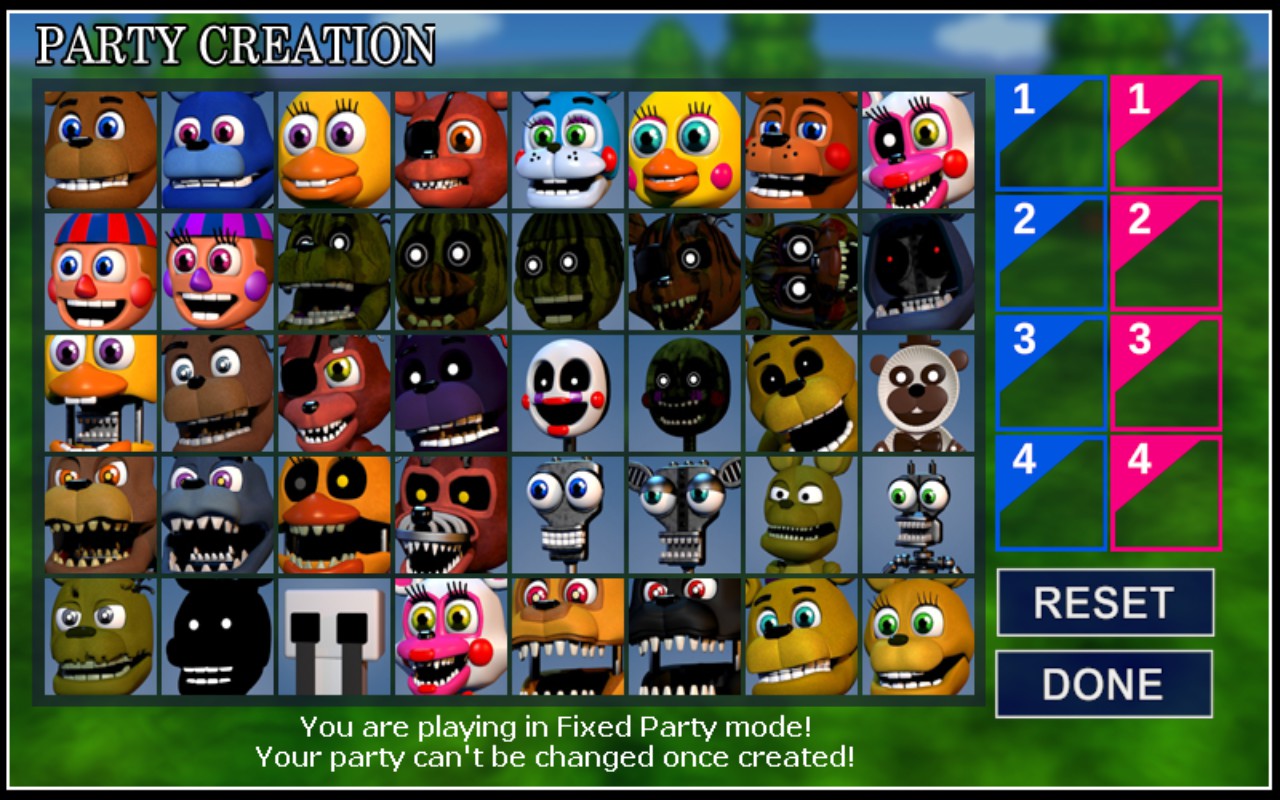Click blue party slot 1
Viewport: 1280px width, 800px height.
point(1050,135)
